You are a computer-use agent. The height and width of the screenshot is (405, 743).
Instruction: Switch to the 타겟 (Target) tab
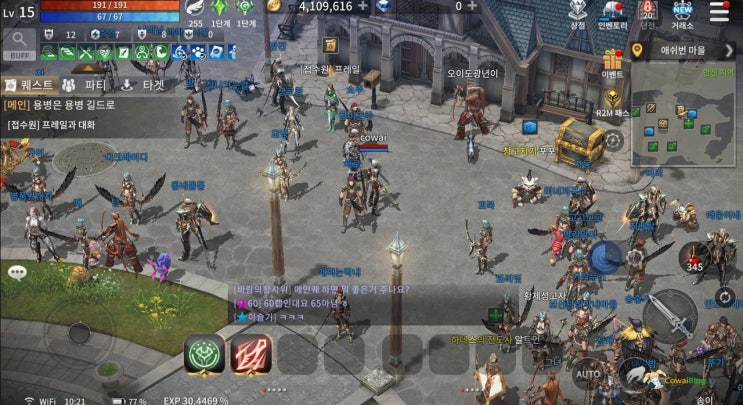click(x=143, y=85)
